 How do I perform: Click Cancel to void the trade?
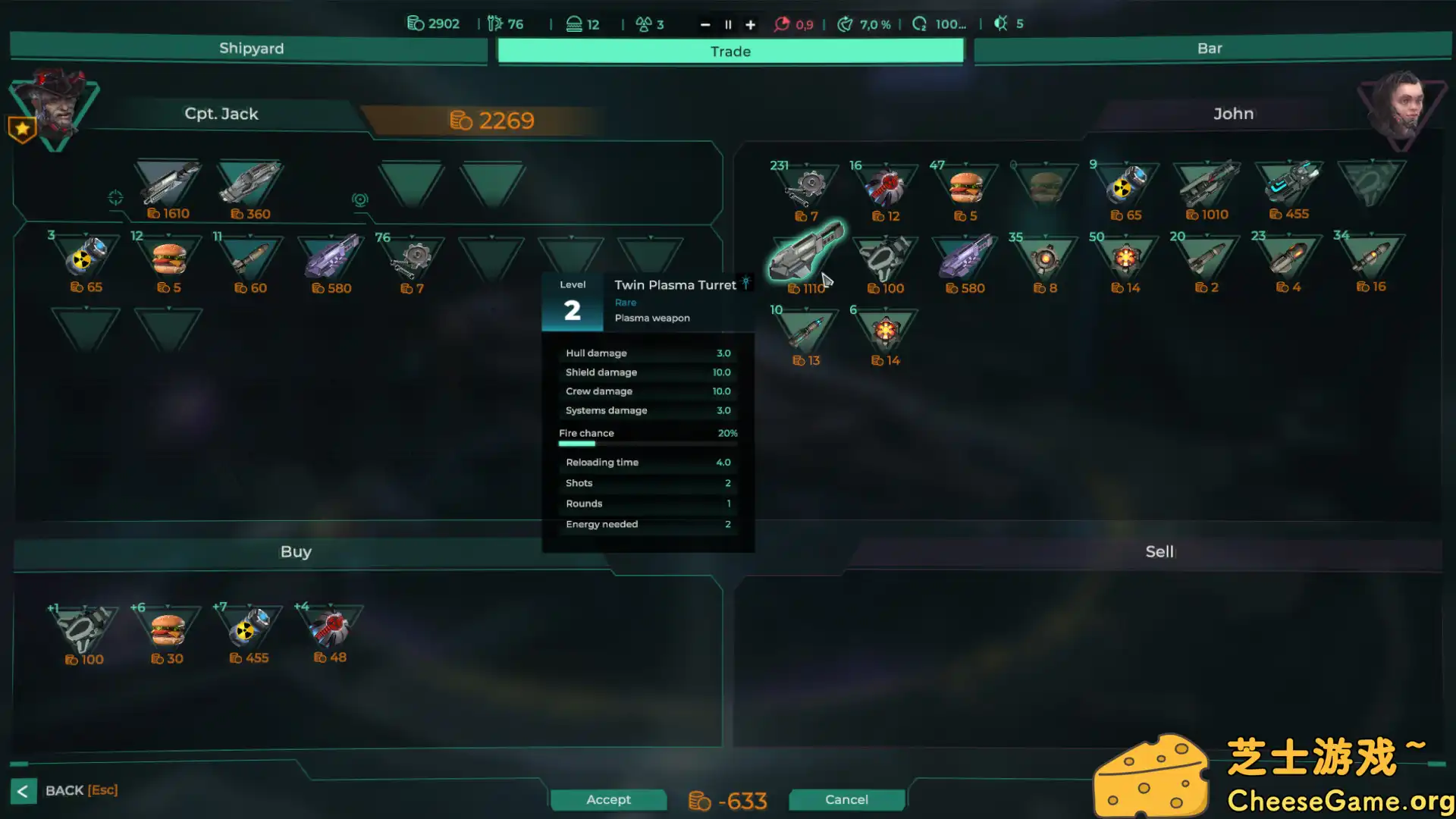[x=846, y=799]
